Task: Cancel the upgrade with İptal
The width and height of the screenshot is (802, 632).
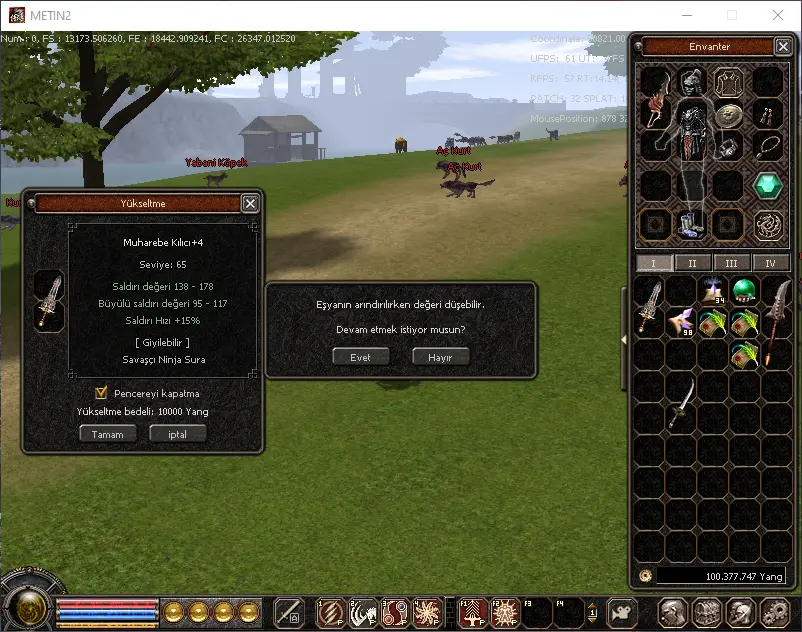Action: pos(178,434)
